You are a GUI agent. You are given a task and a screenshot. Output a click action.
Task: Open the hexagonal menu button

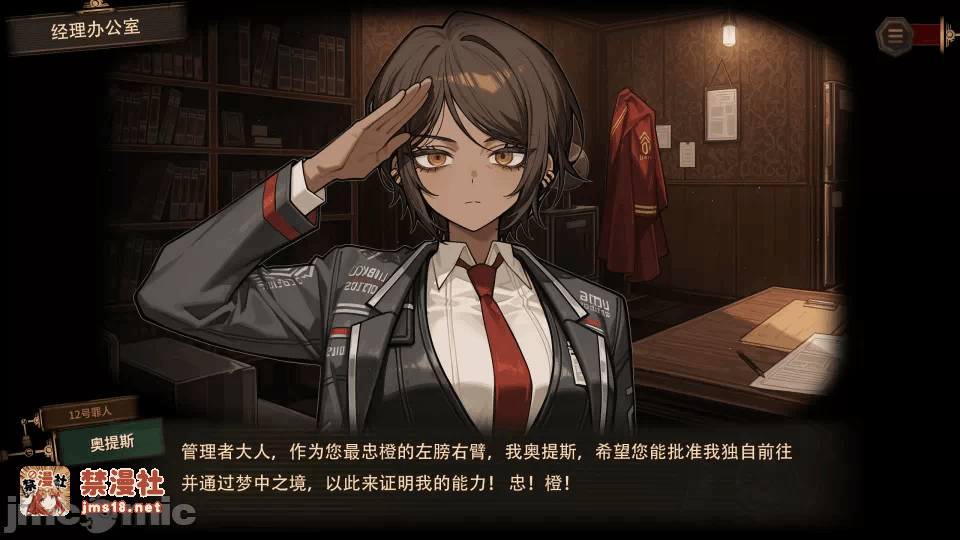tap(895, 36)
